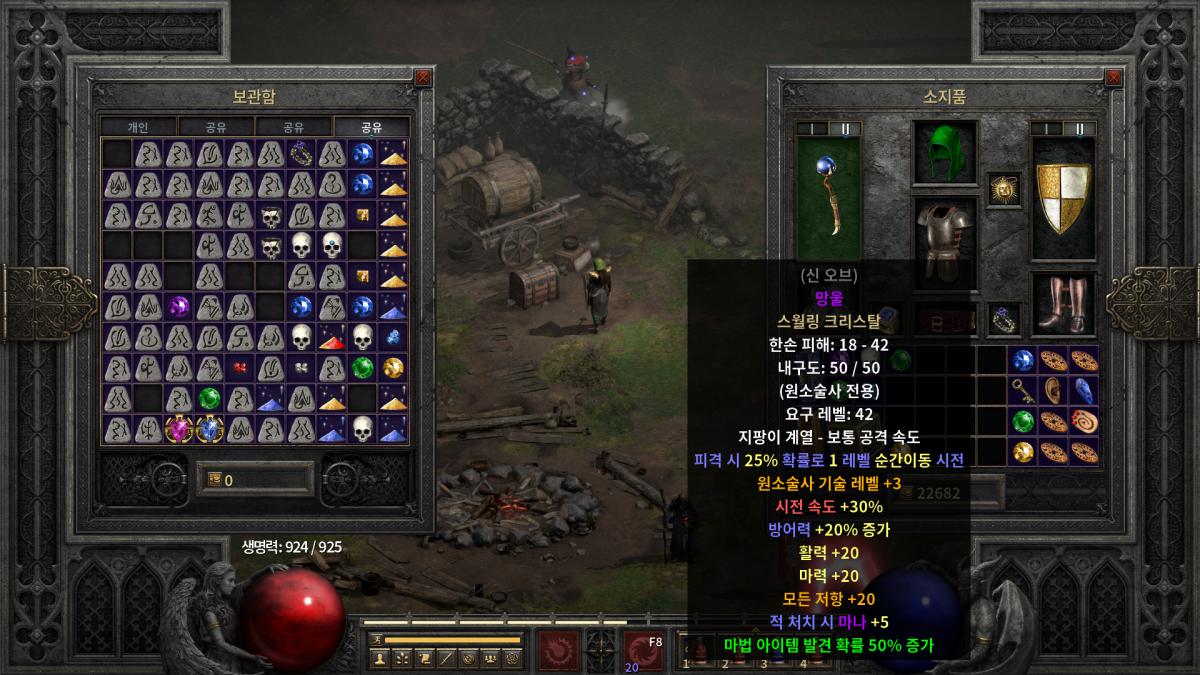
Task: Pick up the key in inventory
Action: coord(1022,389)
